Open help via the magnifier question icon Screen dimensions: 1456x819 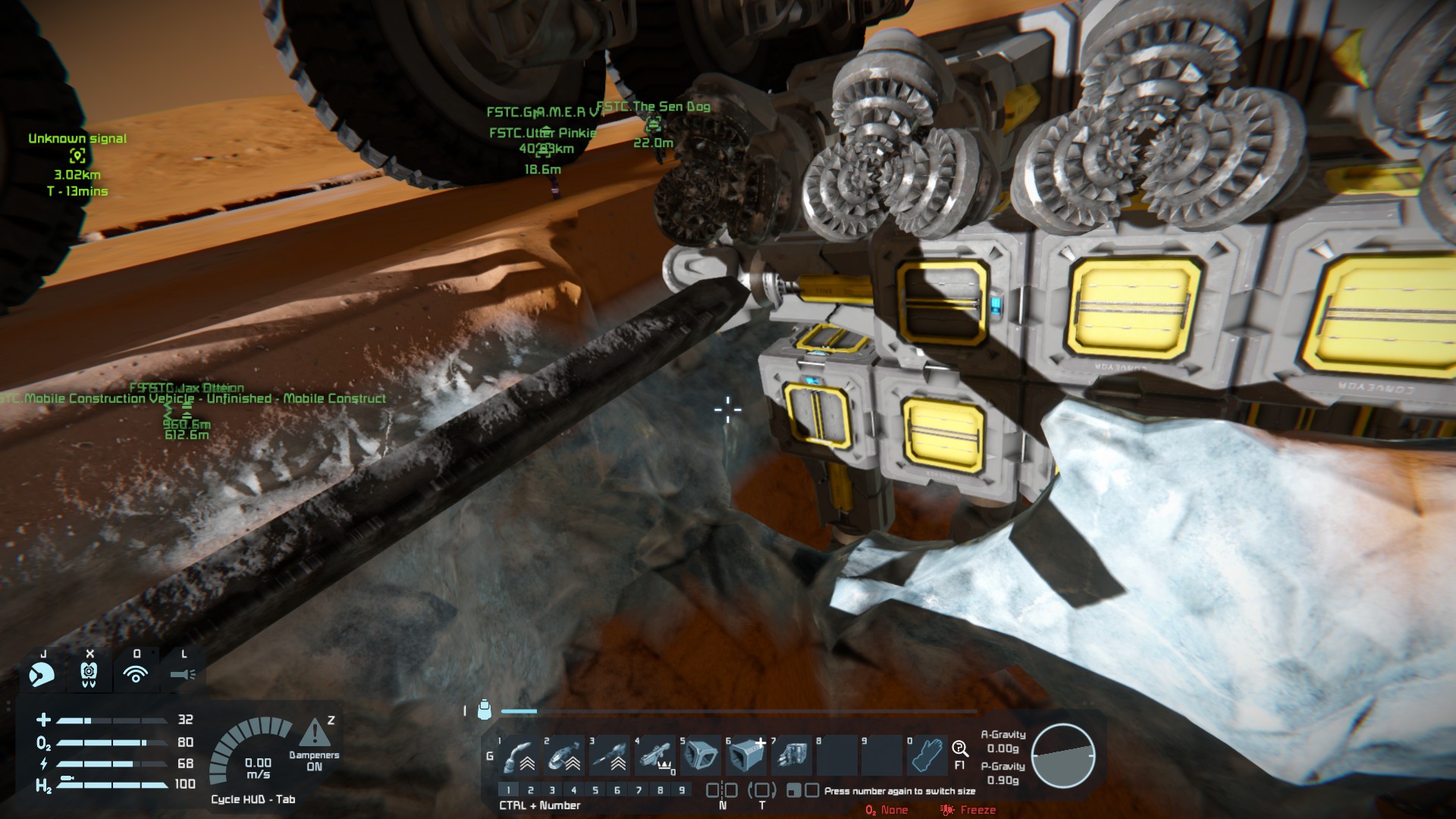tap(959, 749)
